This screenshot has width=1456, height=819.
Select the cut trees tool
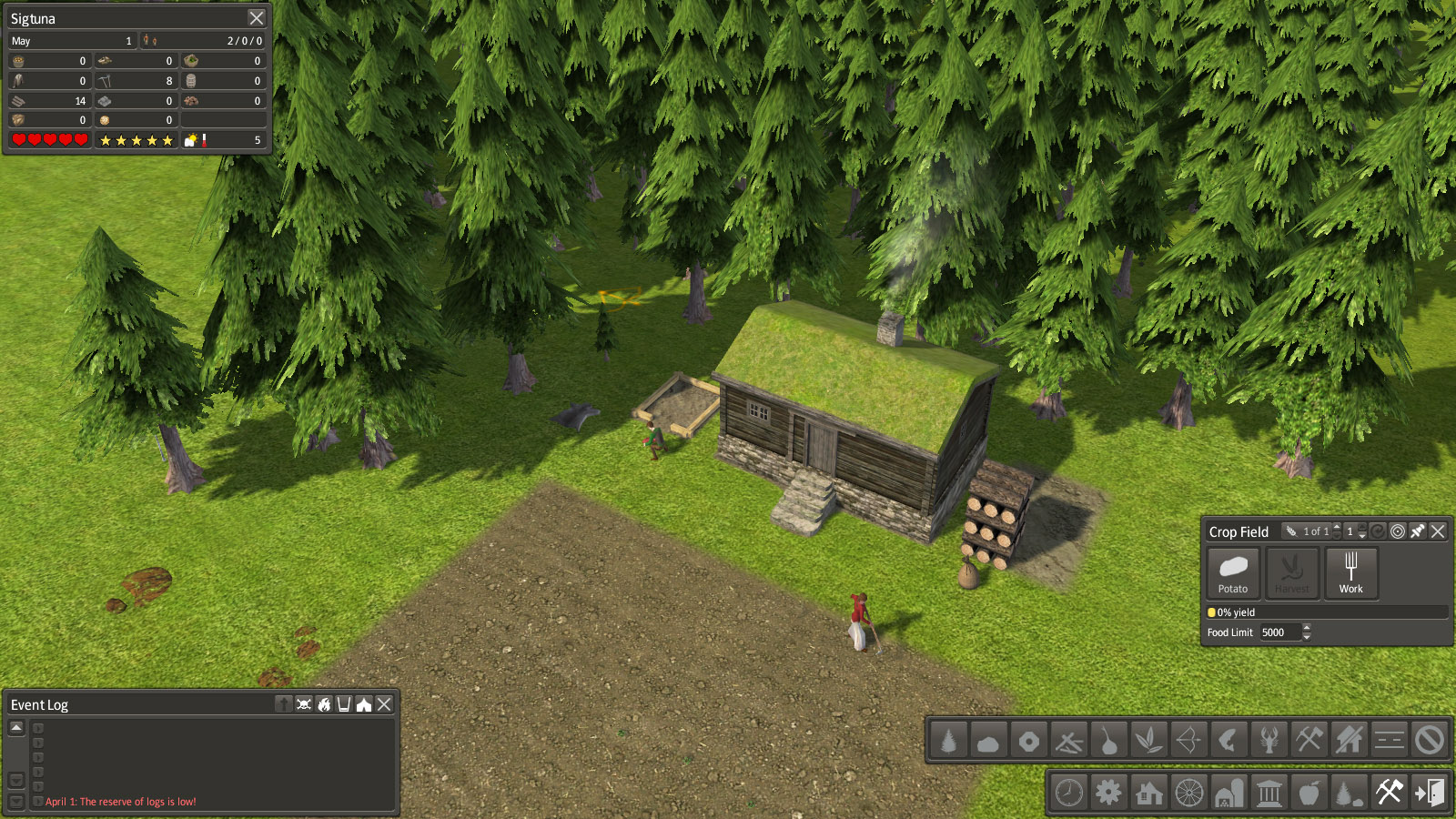(x=948, y=741)
